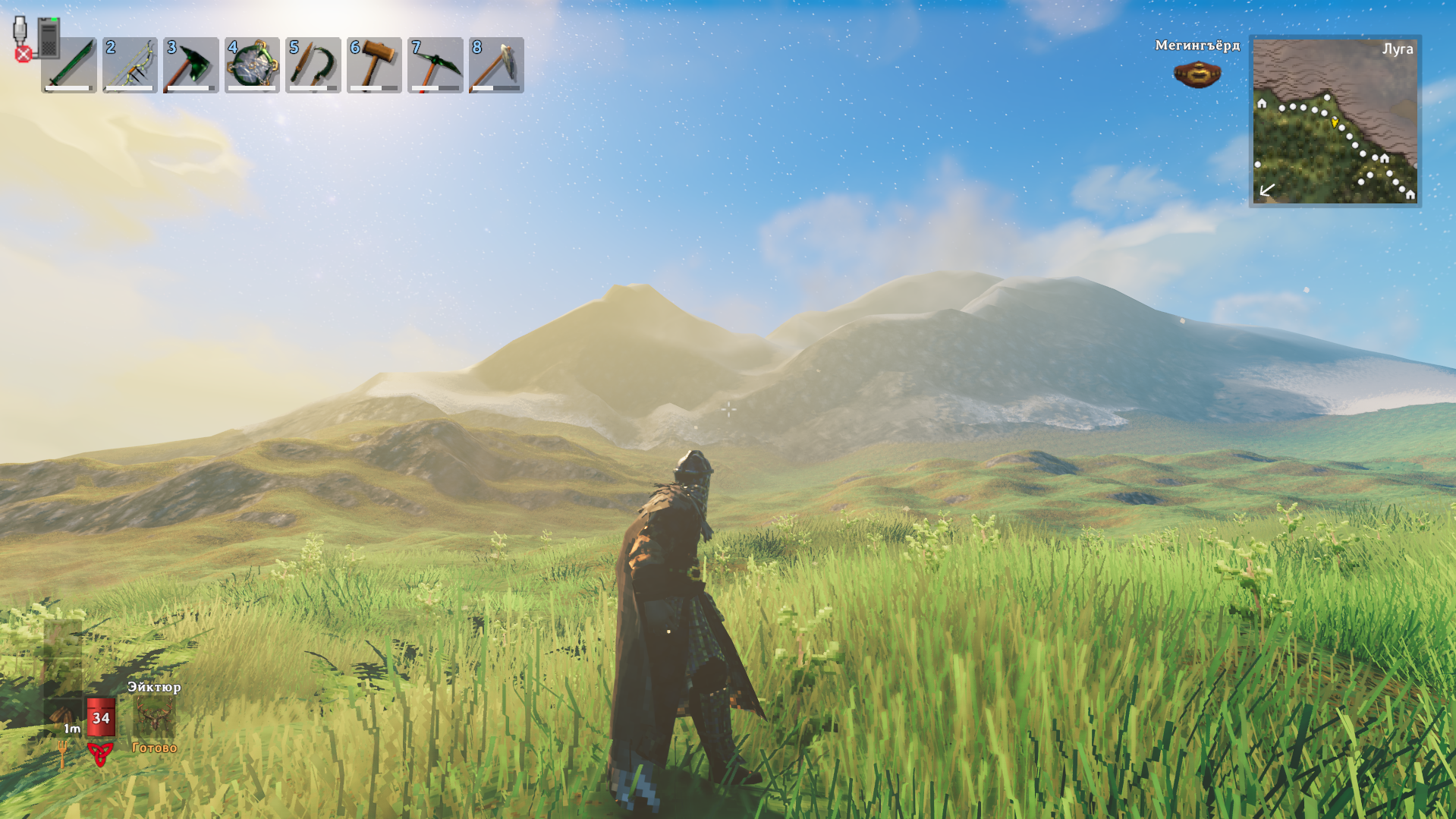Equip the round shield in slot 4
Image resolution: width=1456 pixels, height=819 pixels.
[x=252, y=65]
